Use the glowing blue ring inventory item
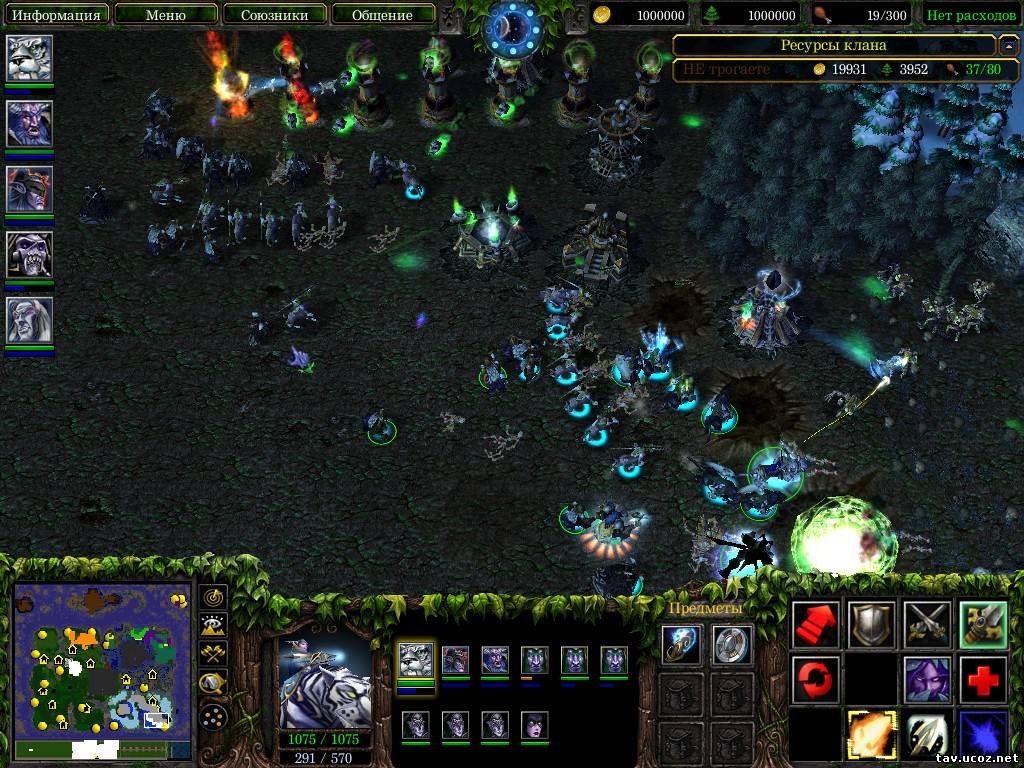The height and width of the screenshot is (768, 1024). 681,645
